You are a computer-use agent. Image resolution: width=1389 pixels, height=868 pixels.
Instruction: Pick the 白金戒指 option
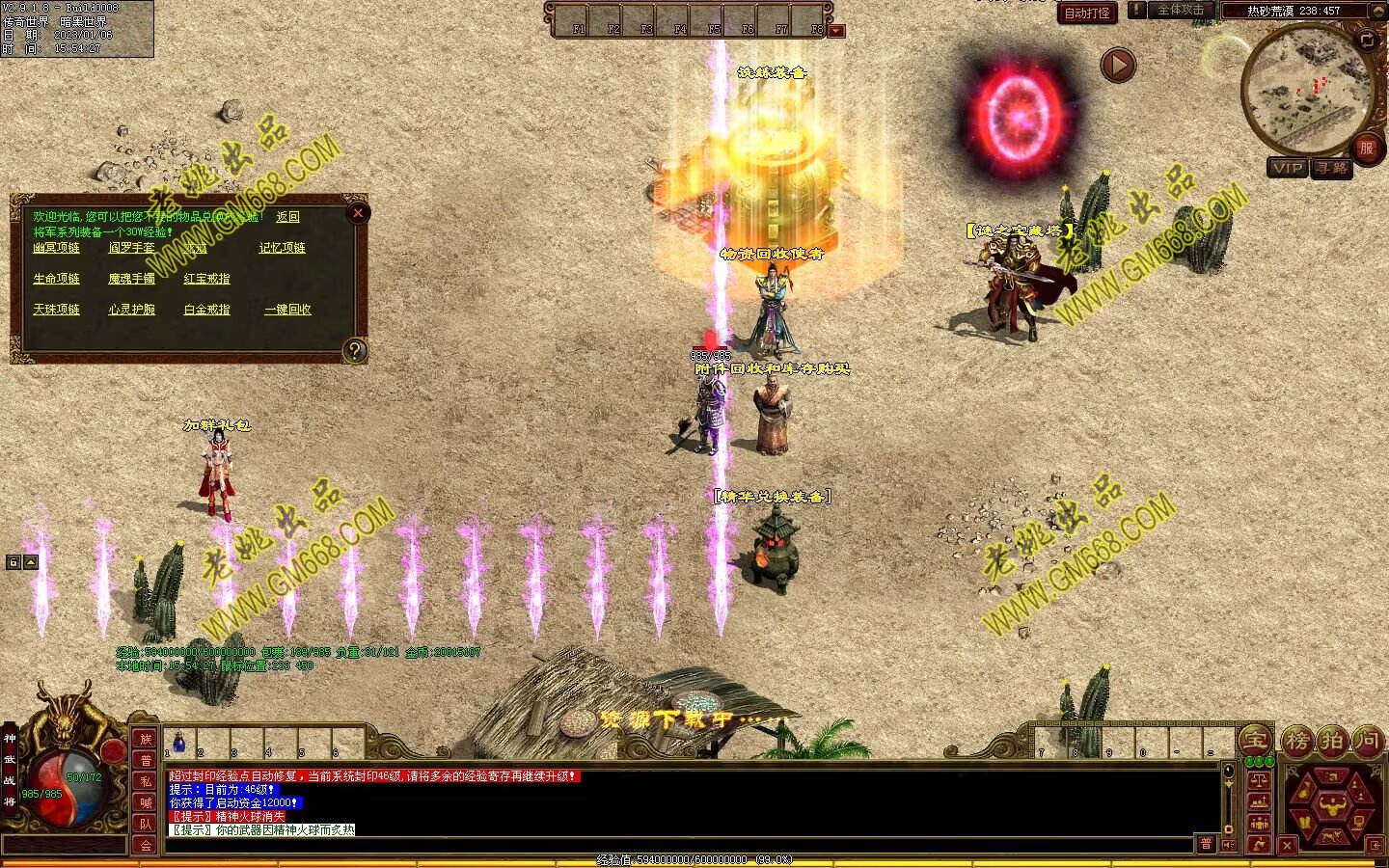point(206,310)
